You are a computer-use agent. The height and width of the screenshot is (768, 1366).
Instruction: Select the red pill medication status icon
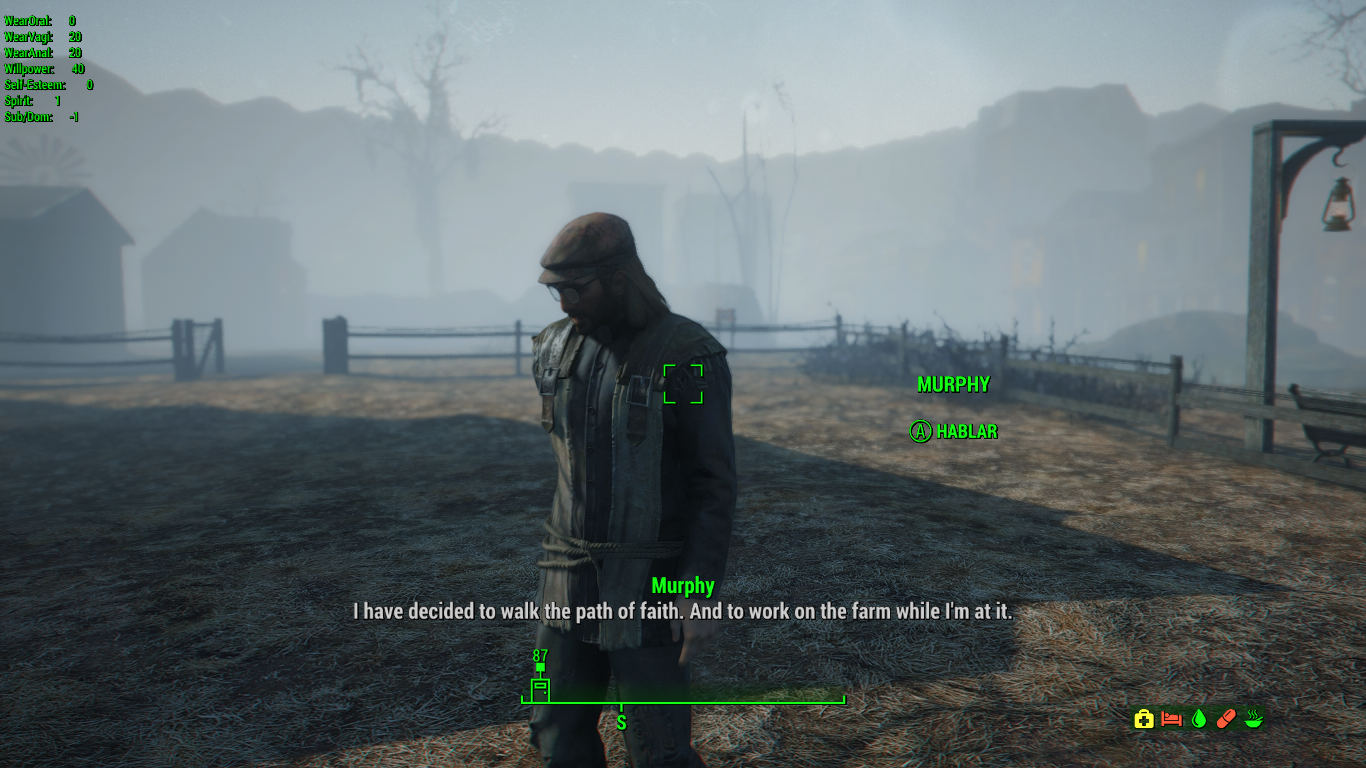(1225, 718)
